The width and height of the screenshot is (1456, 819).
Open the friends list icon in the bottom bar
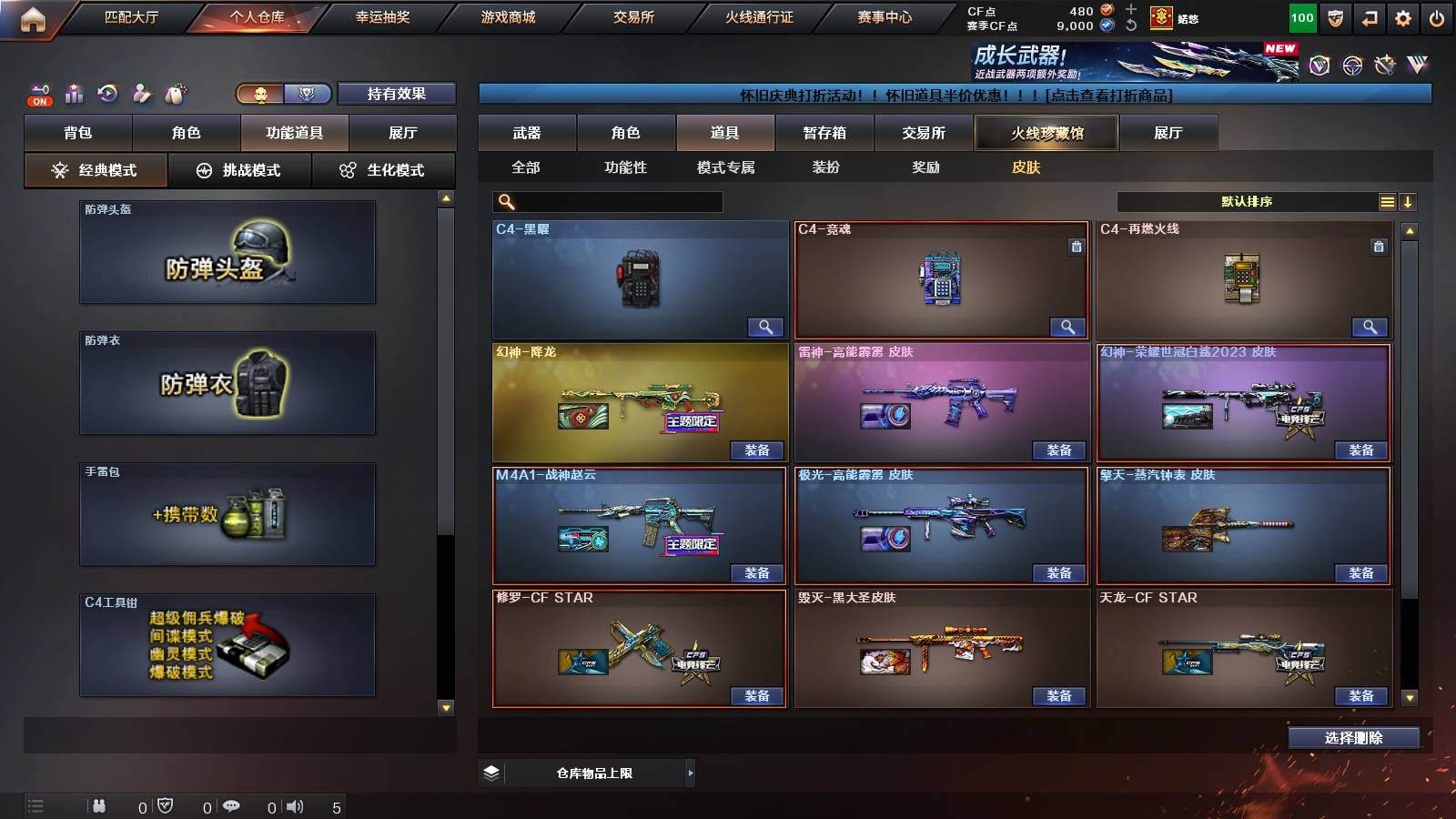pyautogui.click(x=98, y=804)
